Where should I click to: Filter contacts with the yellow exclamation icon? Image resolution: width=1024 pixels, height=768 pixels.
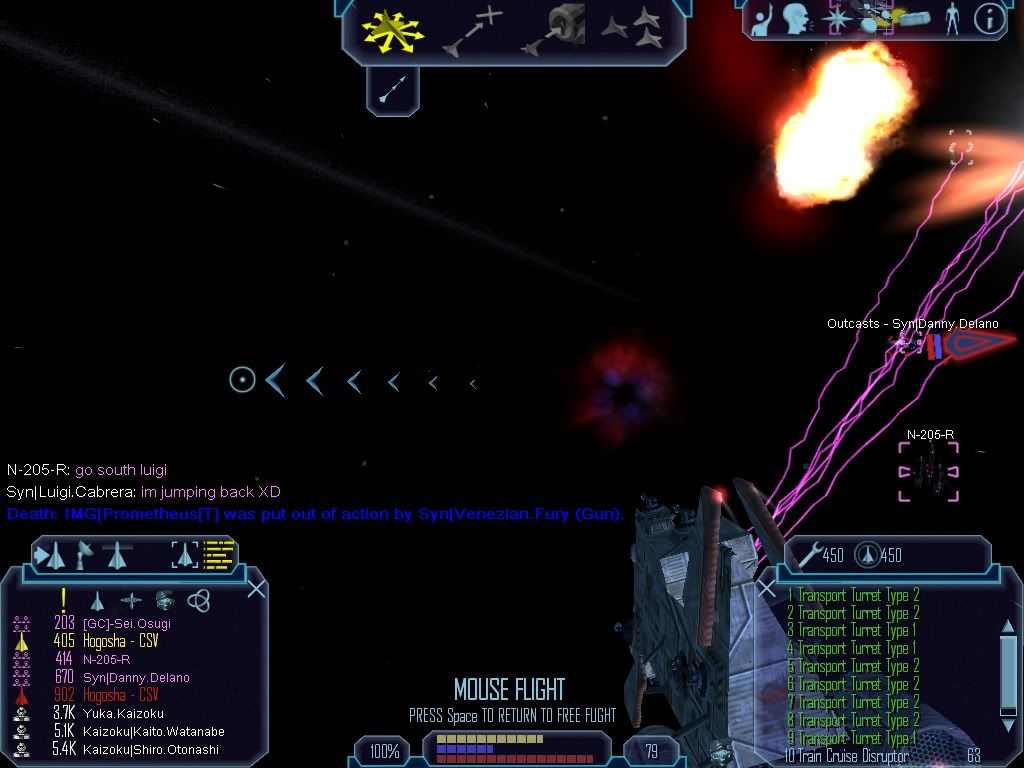[x=64, y=599]
